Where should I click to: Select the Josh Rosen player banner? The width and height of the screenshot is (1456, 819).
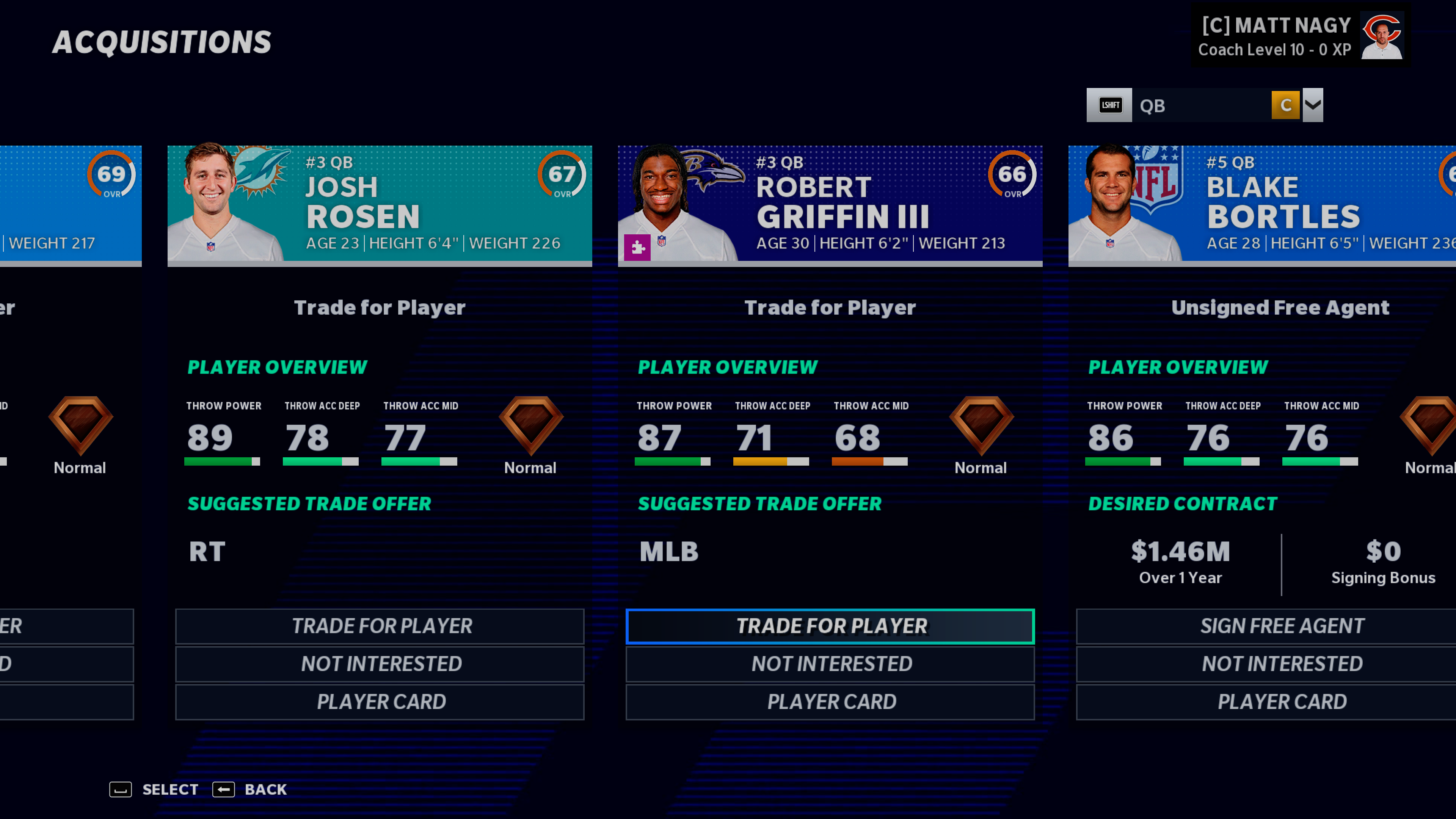[x=379, y=204]
